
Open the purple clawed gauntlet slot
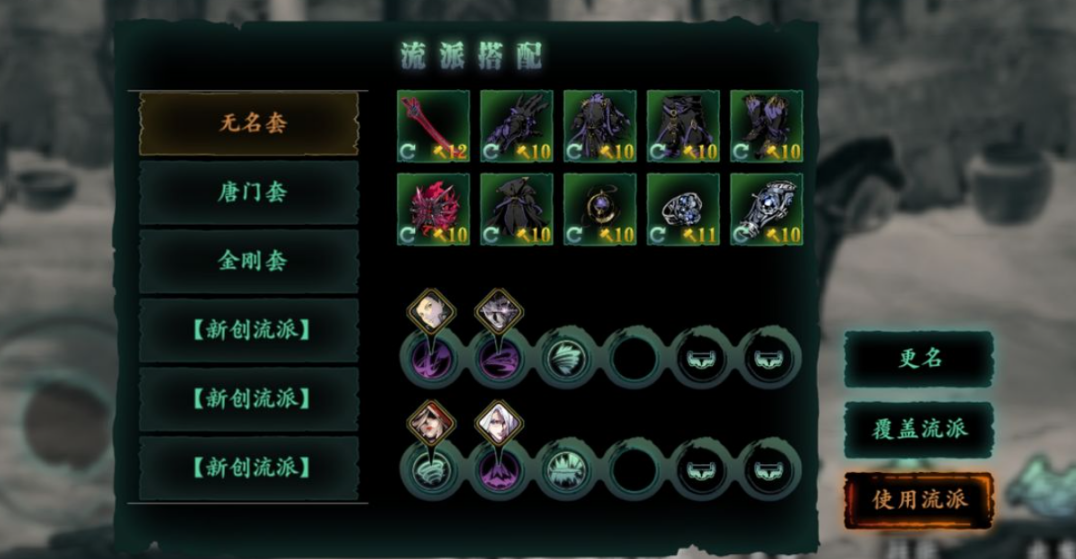pyautogui.click(x=516, y=127)
